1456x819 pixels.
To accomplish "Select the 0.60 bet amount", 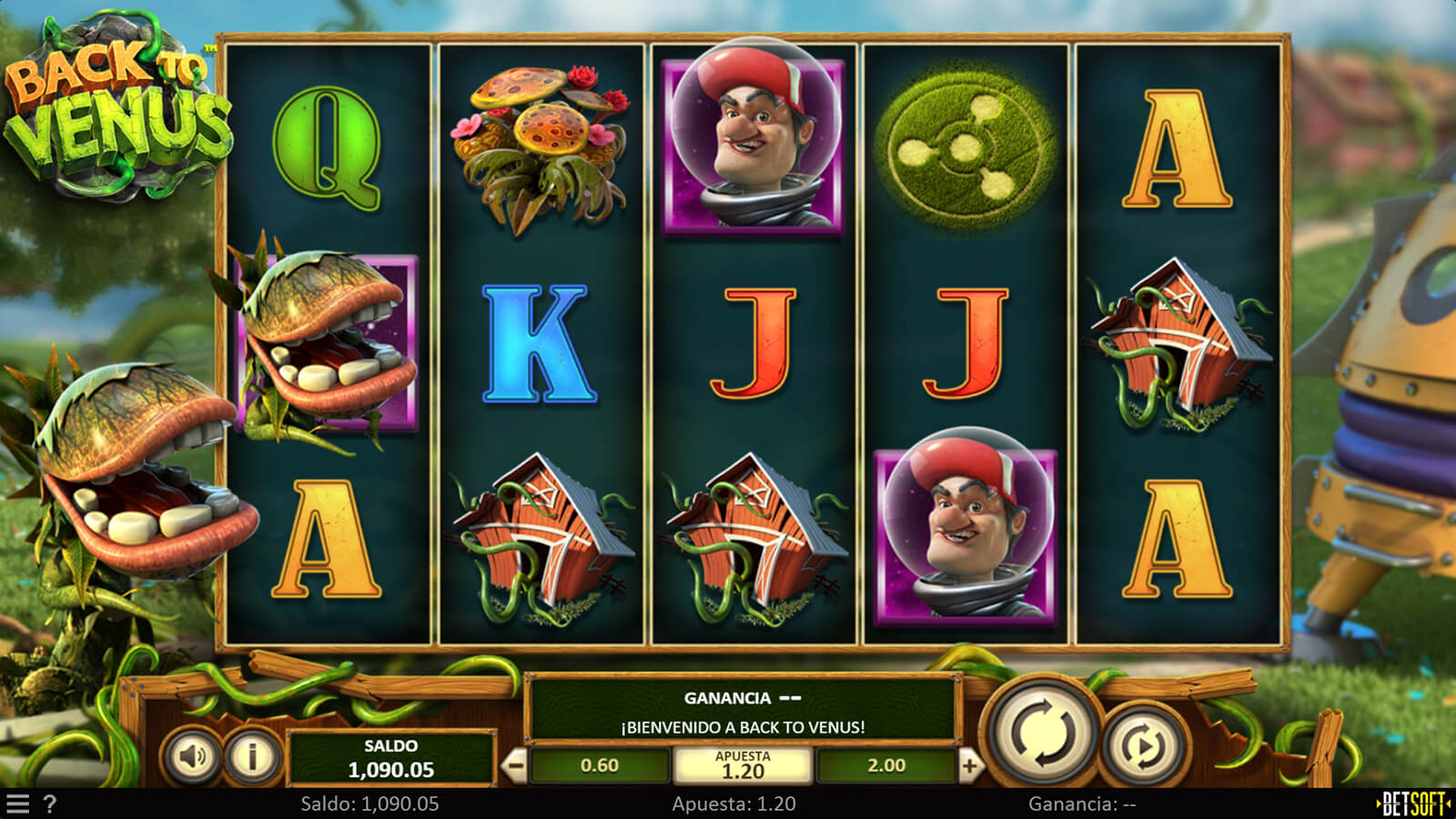I will coord(599,765).
